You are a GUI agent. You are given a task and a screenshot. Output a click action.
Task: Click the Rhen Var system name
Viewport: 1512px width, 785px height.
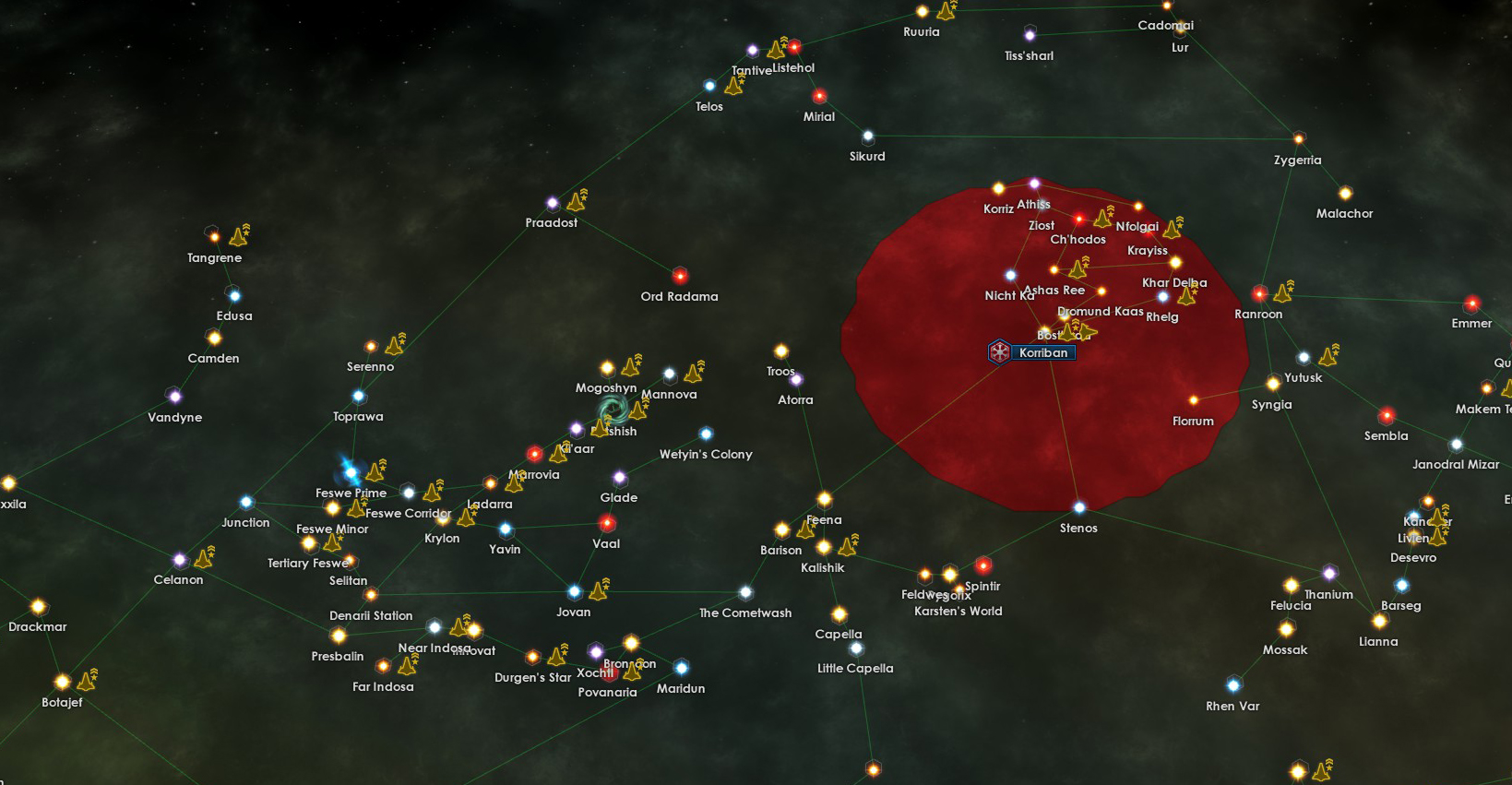1232,706
